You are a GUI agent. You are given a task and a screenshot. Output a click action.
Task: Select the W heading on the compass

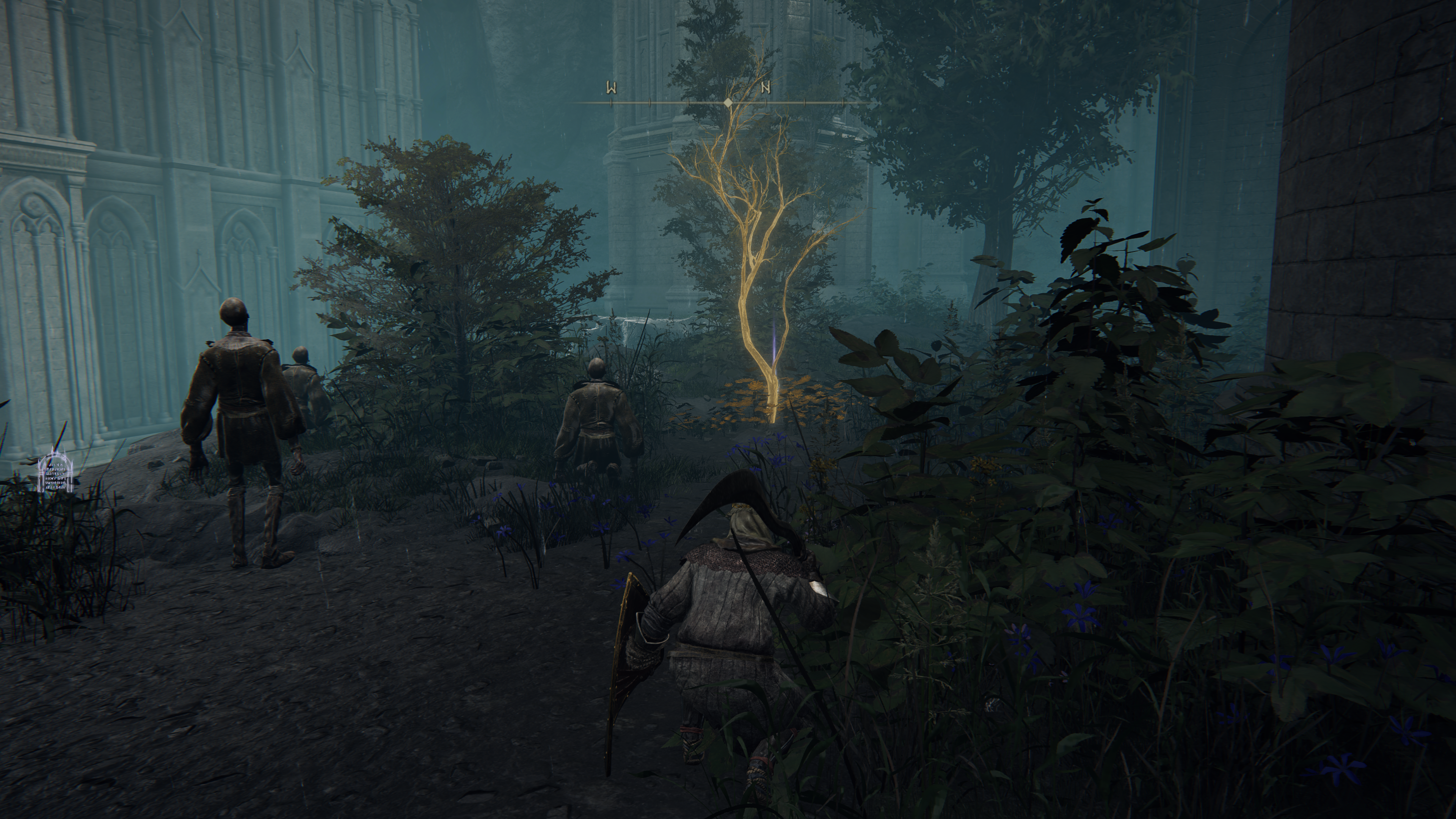[x=611, y=88]
